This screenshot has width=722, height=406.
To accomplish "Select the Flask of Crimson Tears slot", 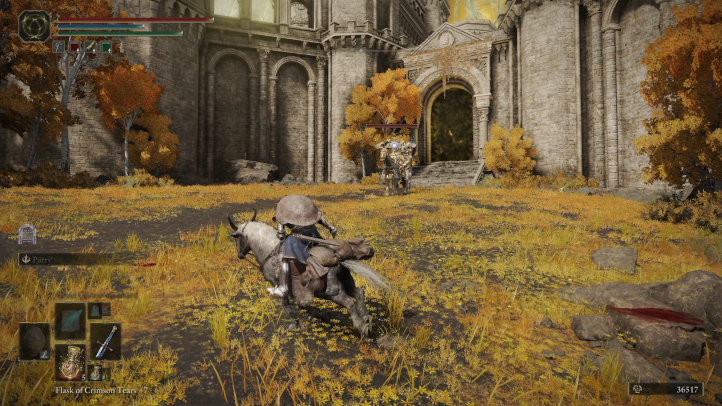I will tap(70, 360).
